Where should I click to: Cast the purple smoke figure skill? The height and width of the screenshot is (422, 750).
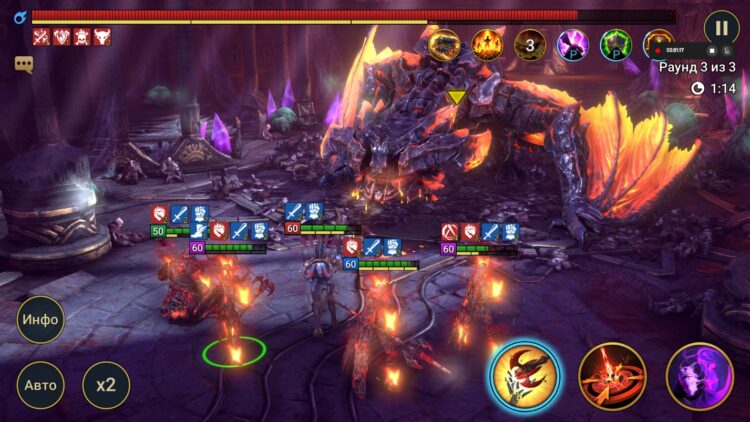pyautogui.click(x=699, y=376)
